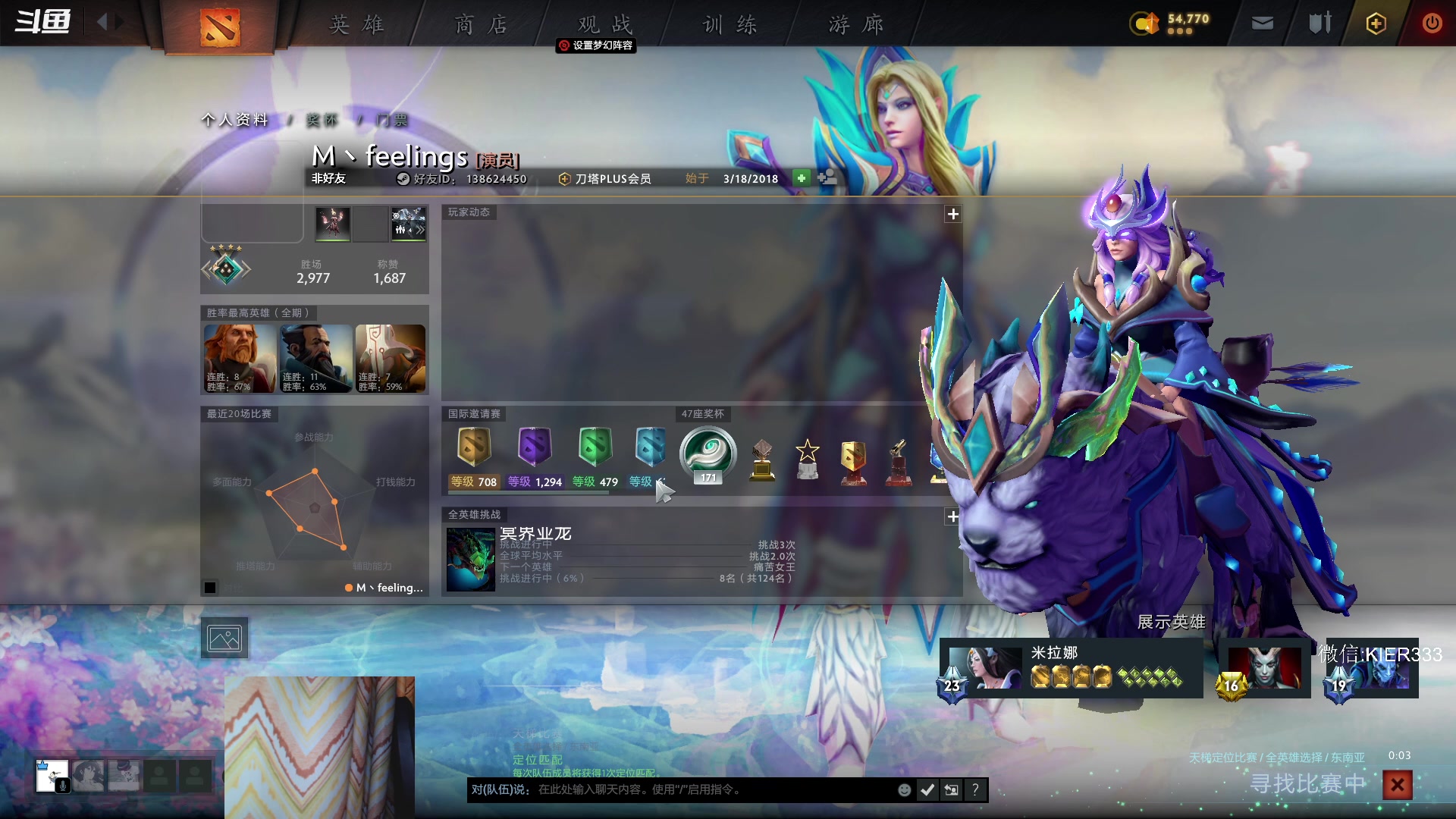
Task: Click the green TI battle pass badge
Action: 595,446
